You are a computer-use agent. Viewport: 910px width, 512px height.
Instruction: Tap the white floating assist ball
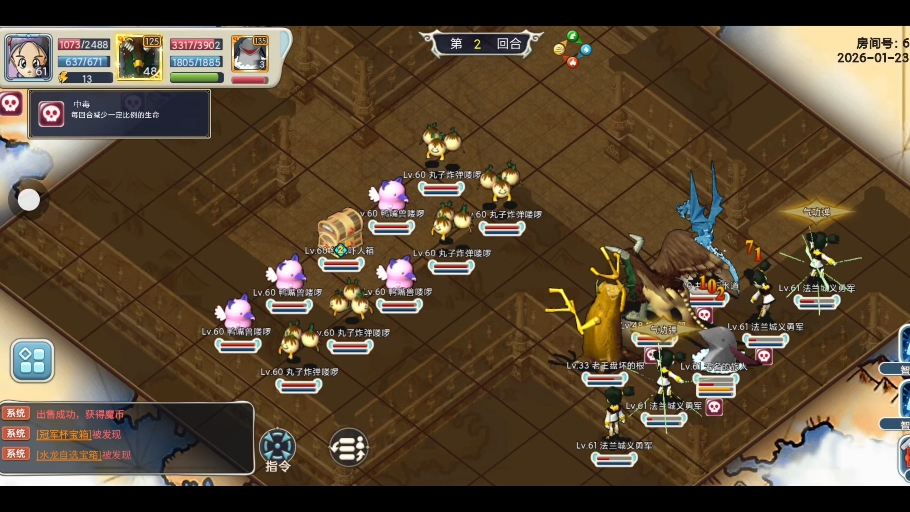coord(29,200)
